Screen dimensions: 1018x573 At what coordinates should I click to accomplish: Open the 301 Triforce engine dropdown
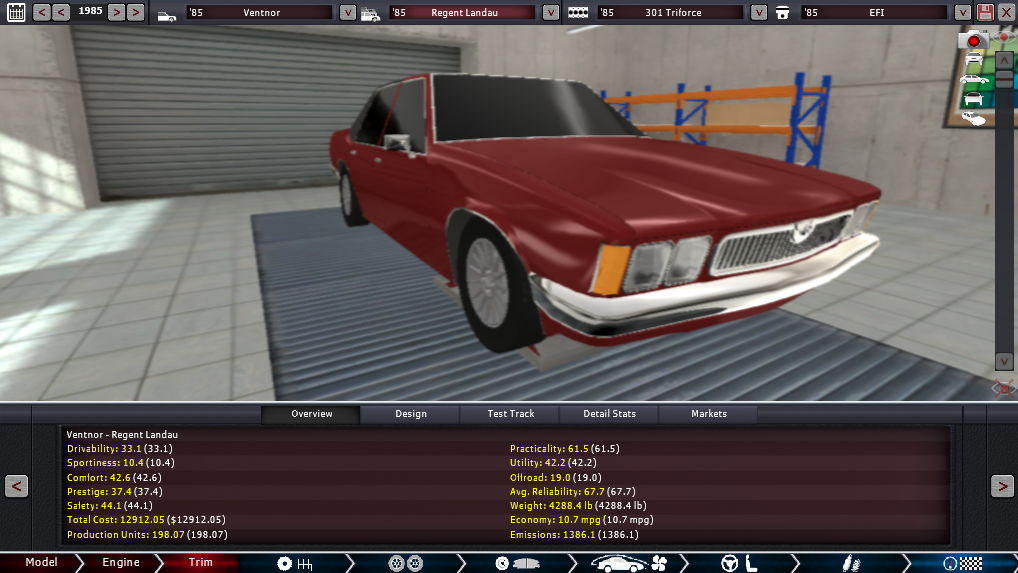758,13
